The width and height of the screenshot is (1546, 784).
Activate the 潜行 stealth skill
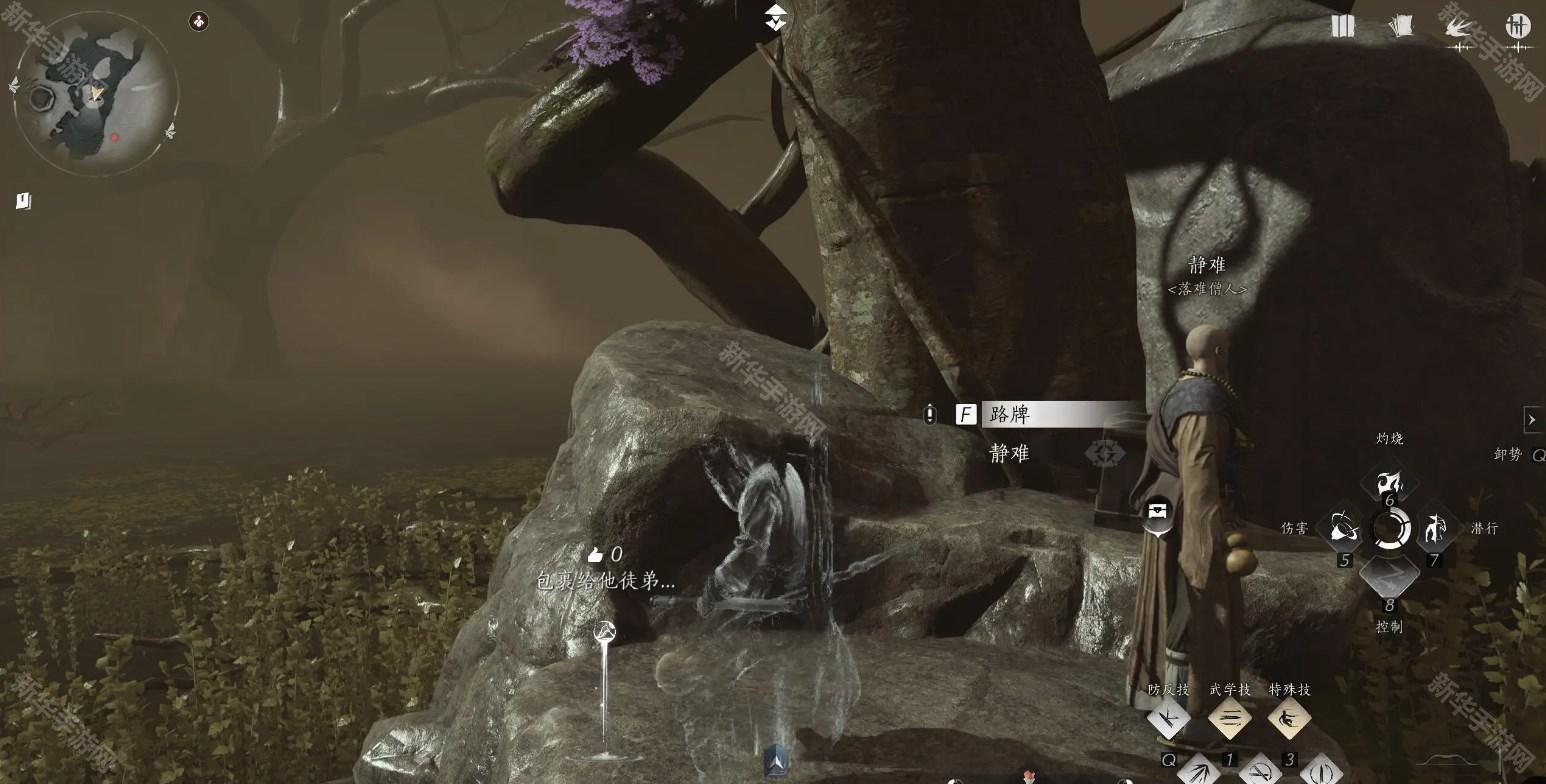coord(1436,528)
